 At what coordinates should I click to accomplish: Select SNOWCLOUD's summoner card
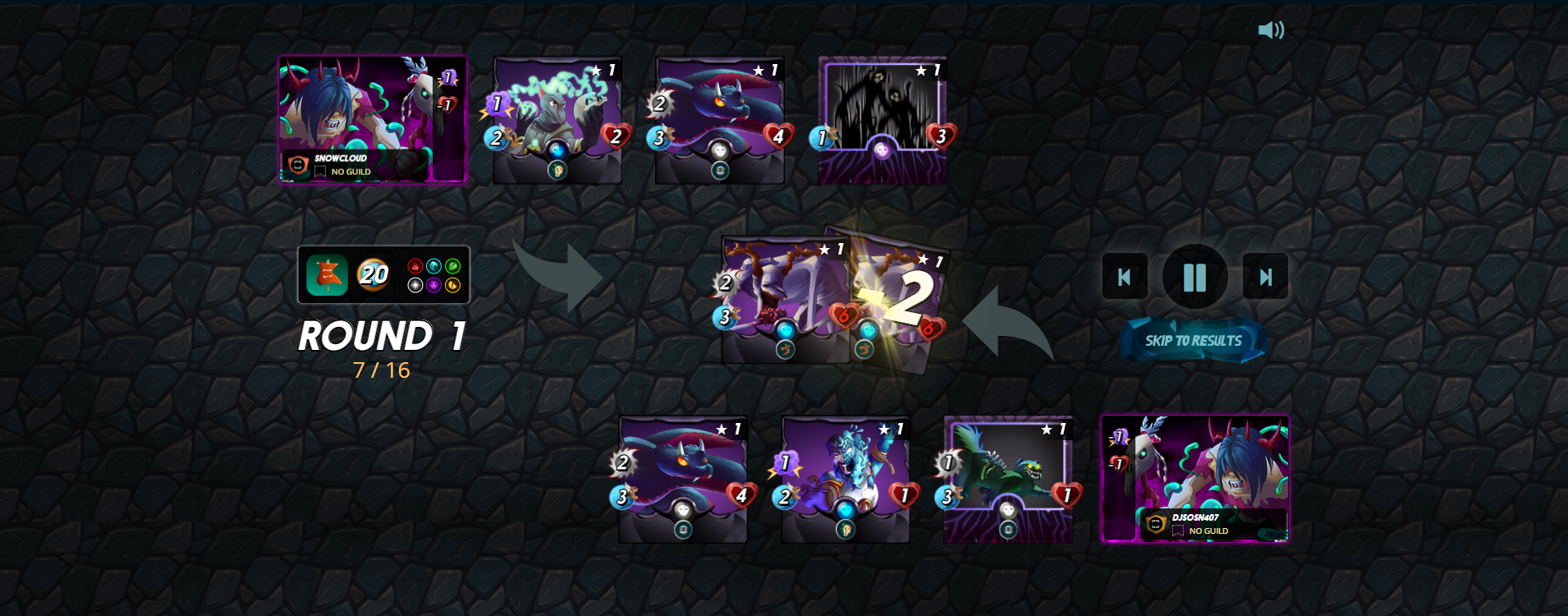(373, 119)
